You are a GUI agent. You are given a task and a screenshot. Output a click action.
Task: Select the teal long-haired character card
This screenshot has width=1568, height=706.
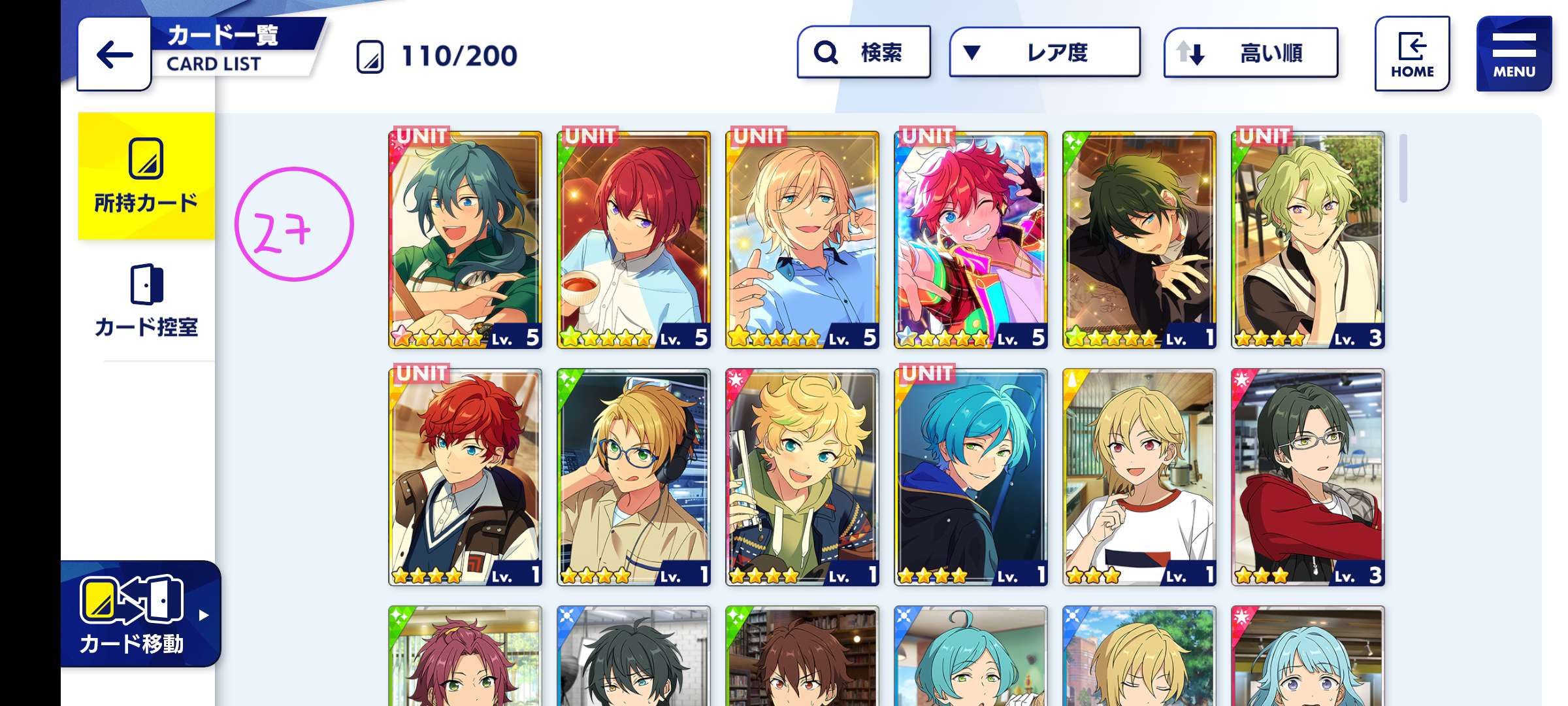(465, 240)
